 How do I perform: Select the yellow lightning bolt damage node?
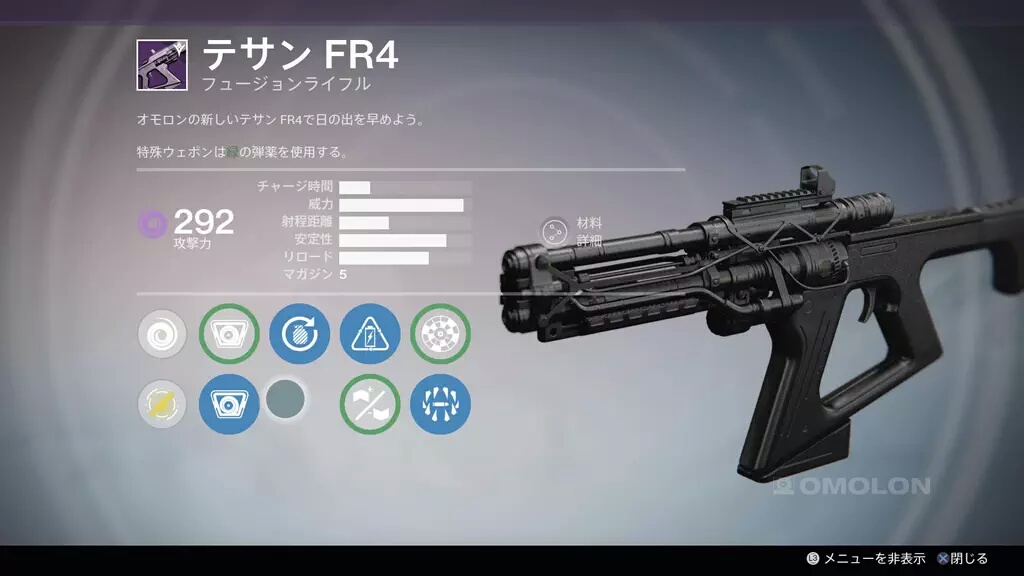tap(161, 404)
